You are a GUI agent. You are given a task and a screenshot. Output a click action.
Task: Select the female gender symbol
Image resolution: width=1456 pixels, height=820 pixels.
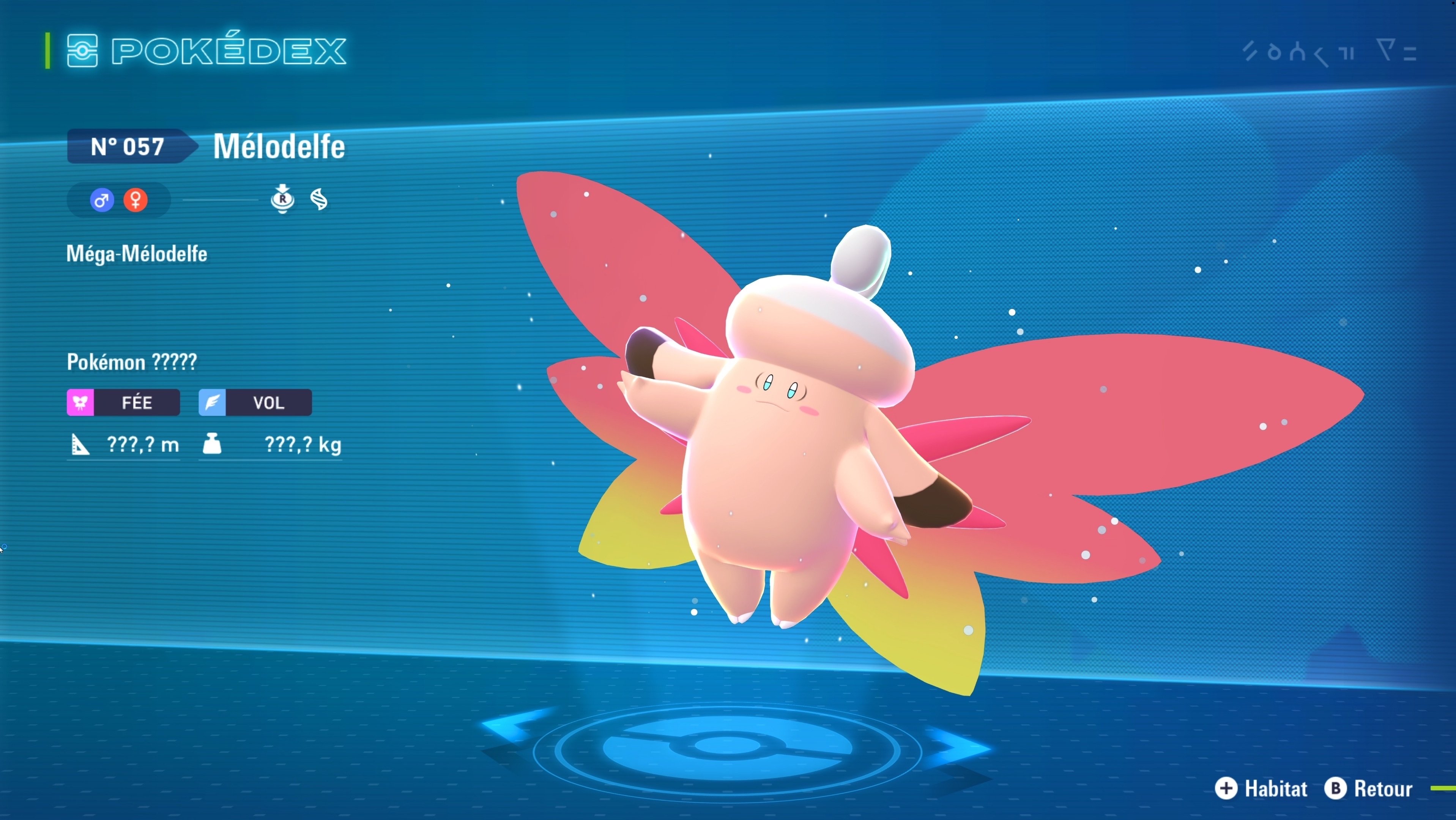136,200
